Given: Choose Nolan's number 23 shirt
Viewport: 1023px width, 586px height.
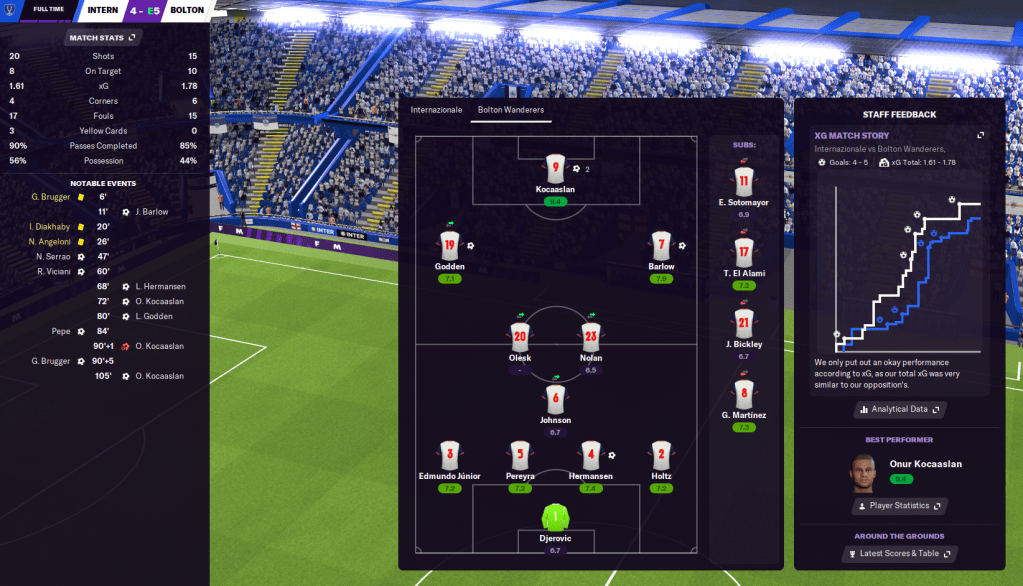Looking at the screenshot, I should click(591, 336).
